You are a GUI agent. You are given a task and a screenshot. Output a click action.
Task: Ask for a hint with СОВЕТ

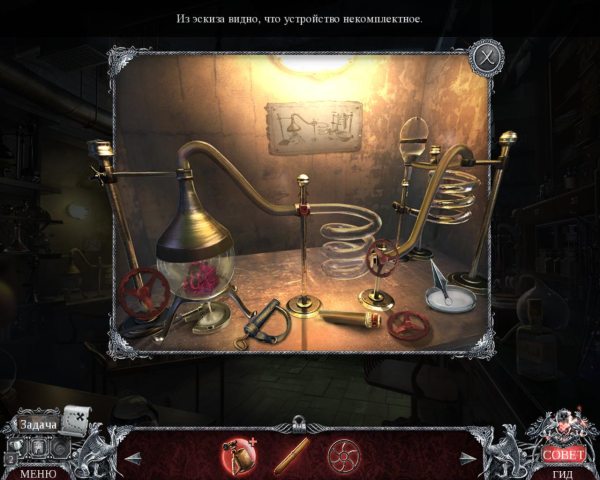(563, 454)
